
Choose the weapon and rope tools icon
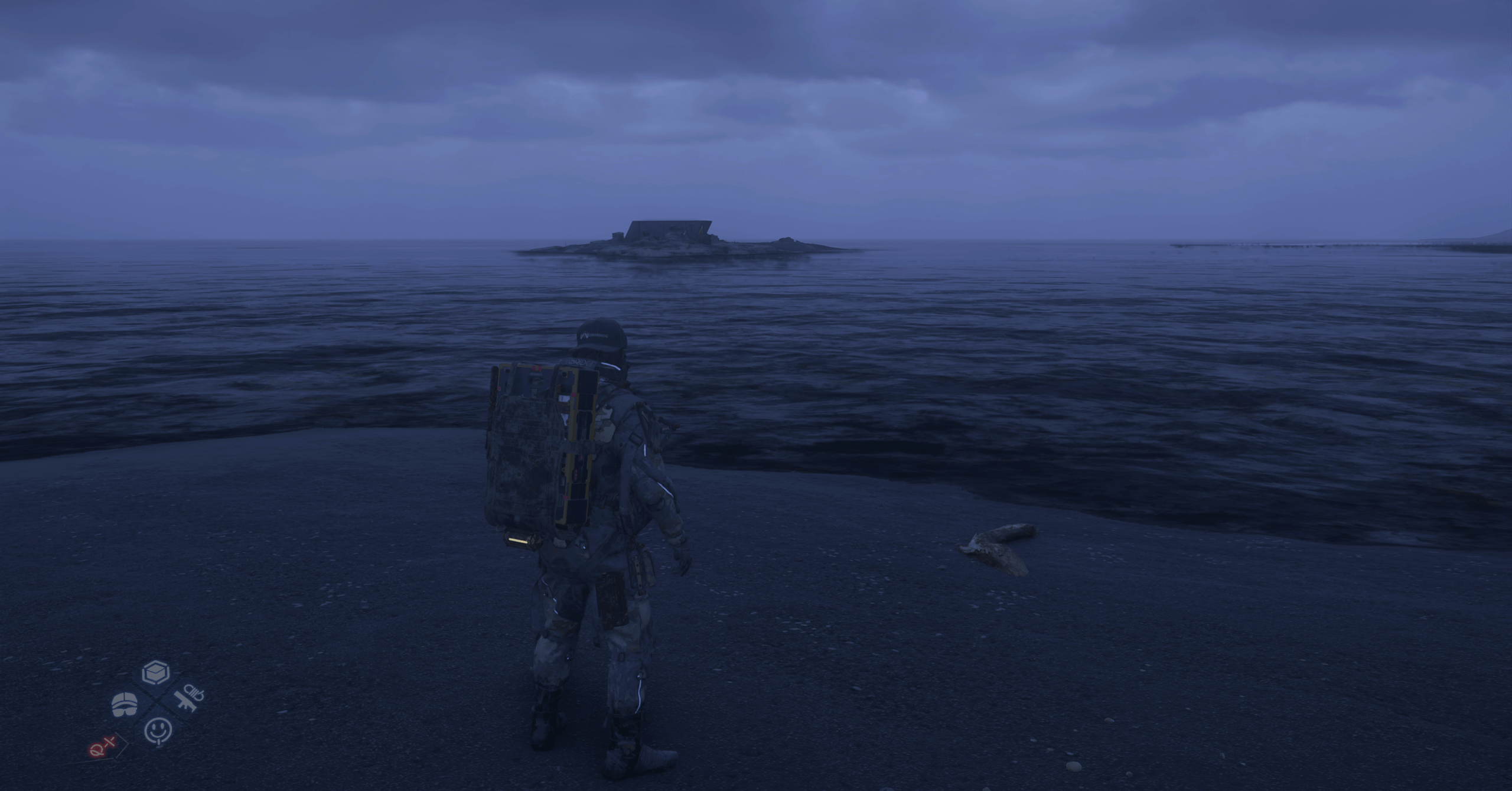click(189, 699)
